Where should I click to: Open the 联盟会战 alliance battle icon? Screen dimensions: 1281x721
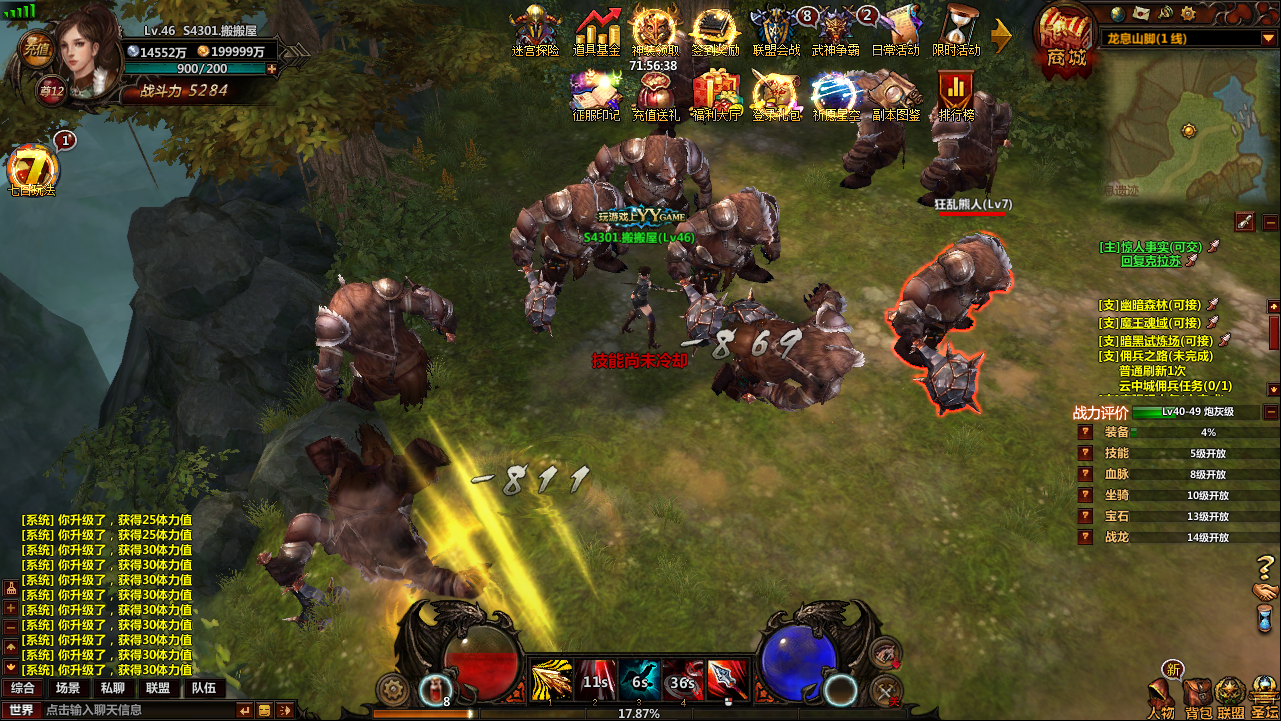coord(776,30)
